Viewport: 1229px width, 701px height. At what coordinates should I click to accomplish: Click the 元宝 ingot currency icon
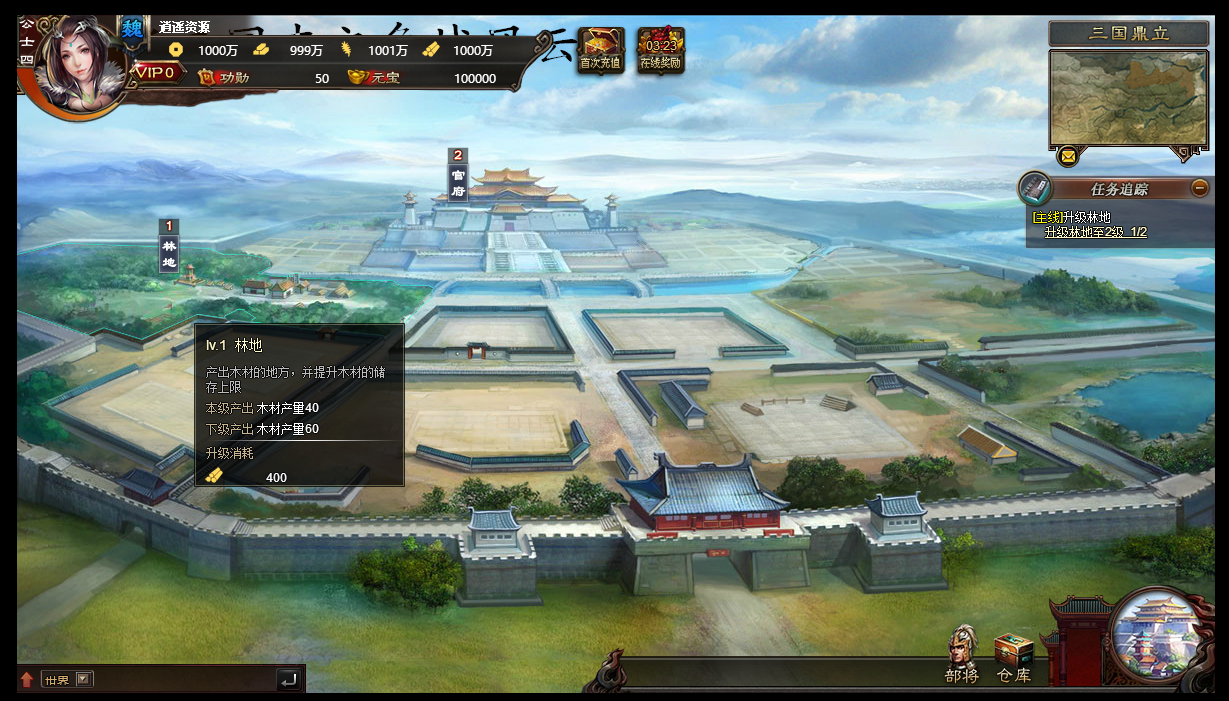click(x=357, y=77)
